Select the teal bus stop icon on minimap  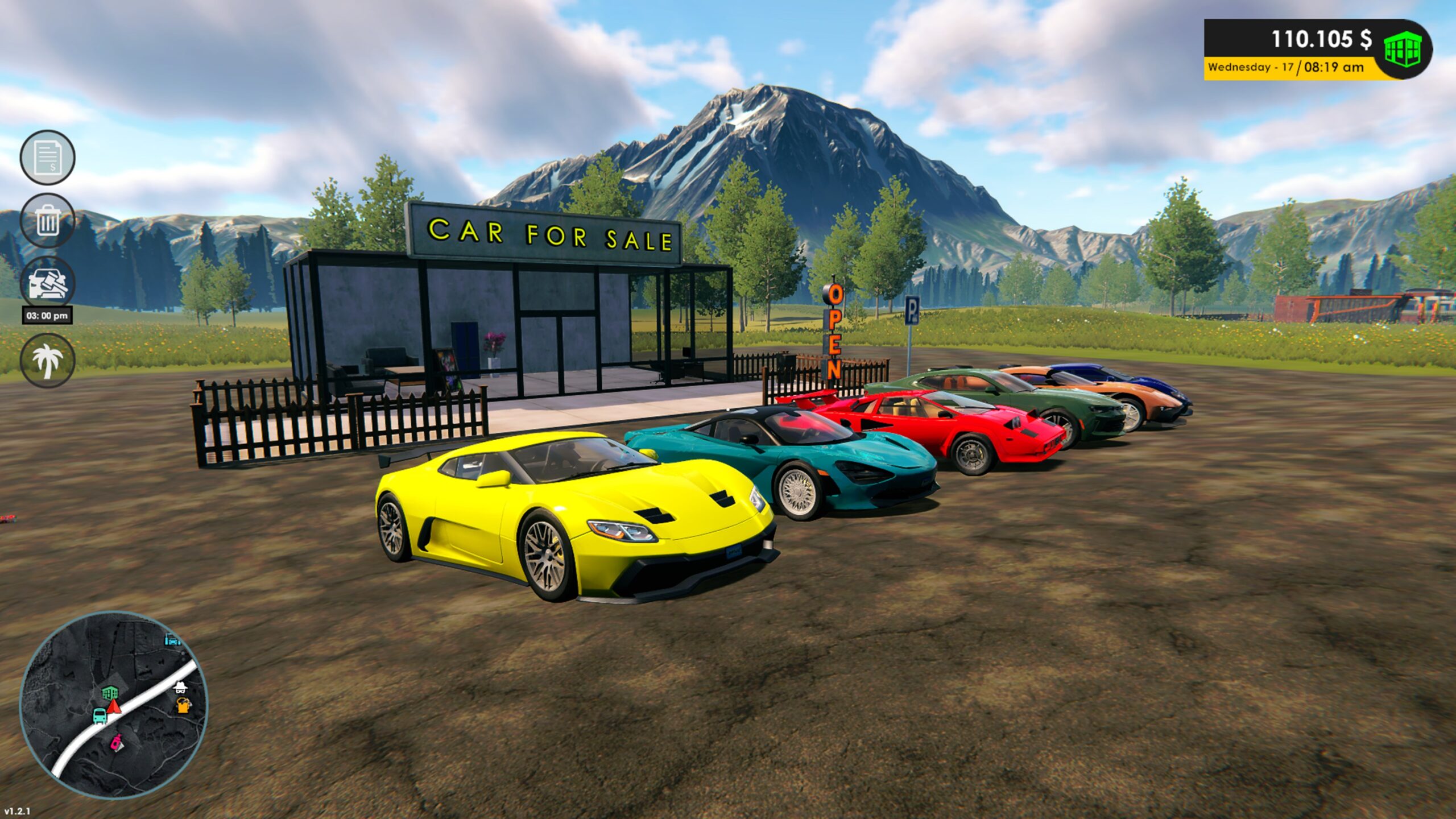pyautogui.click(x=100, y=716)
